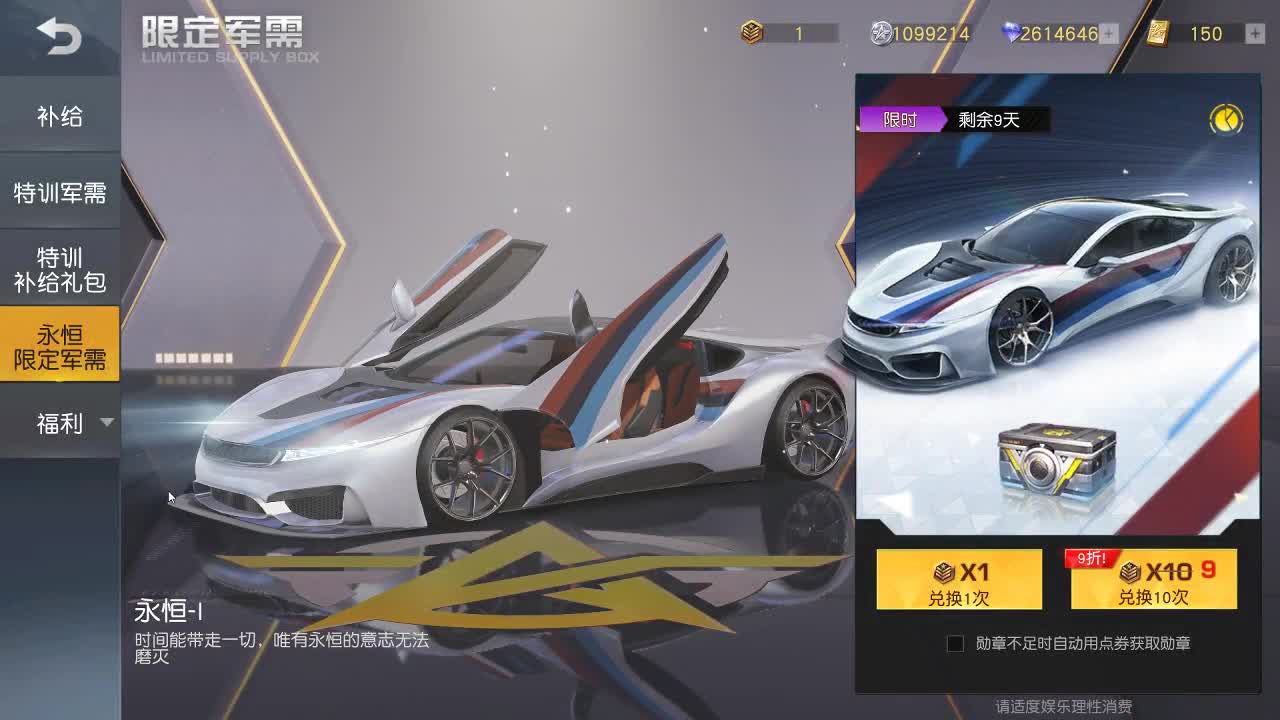1280x720 pixels.
Task: Select the 特训补给礼包 sidebar tab
Action: [60, 265]
